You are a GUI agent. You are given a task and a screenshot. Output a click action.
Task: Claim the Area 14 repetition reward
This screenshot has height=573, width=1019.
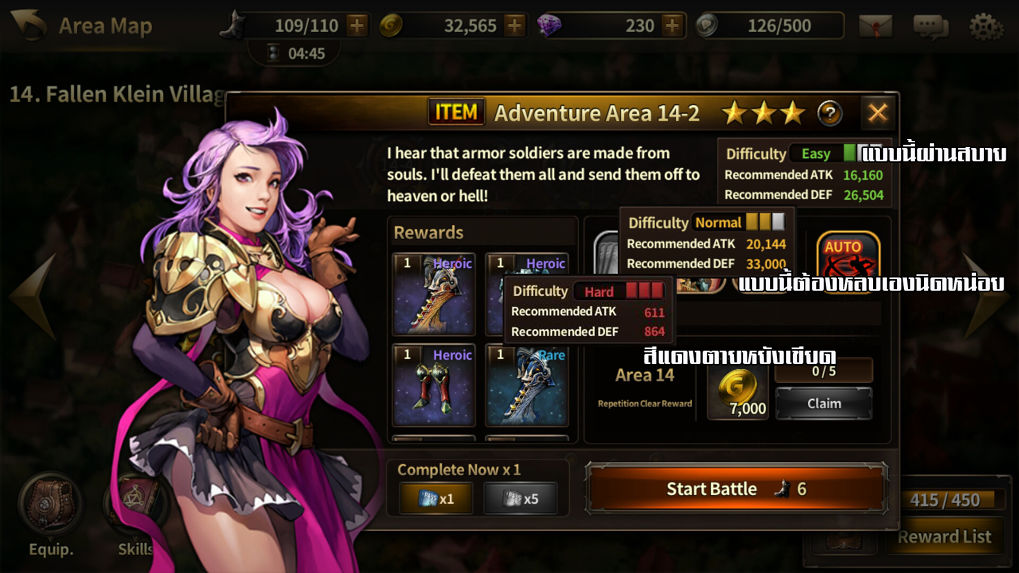click(x=824, y=403)
